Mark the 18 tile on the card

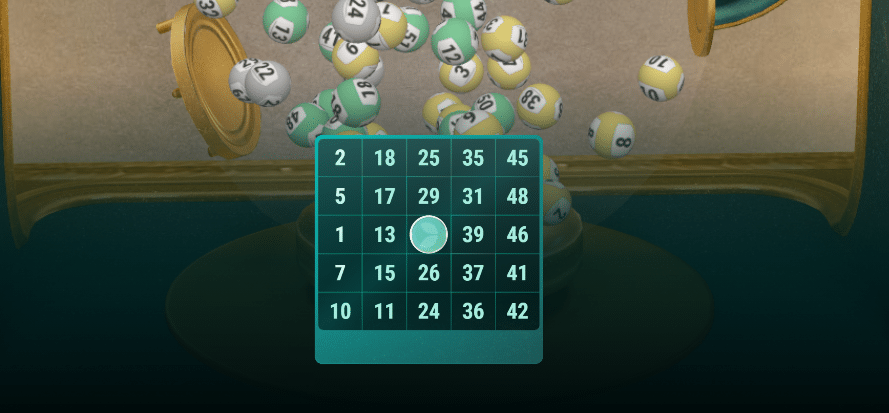coord(385,158)
